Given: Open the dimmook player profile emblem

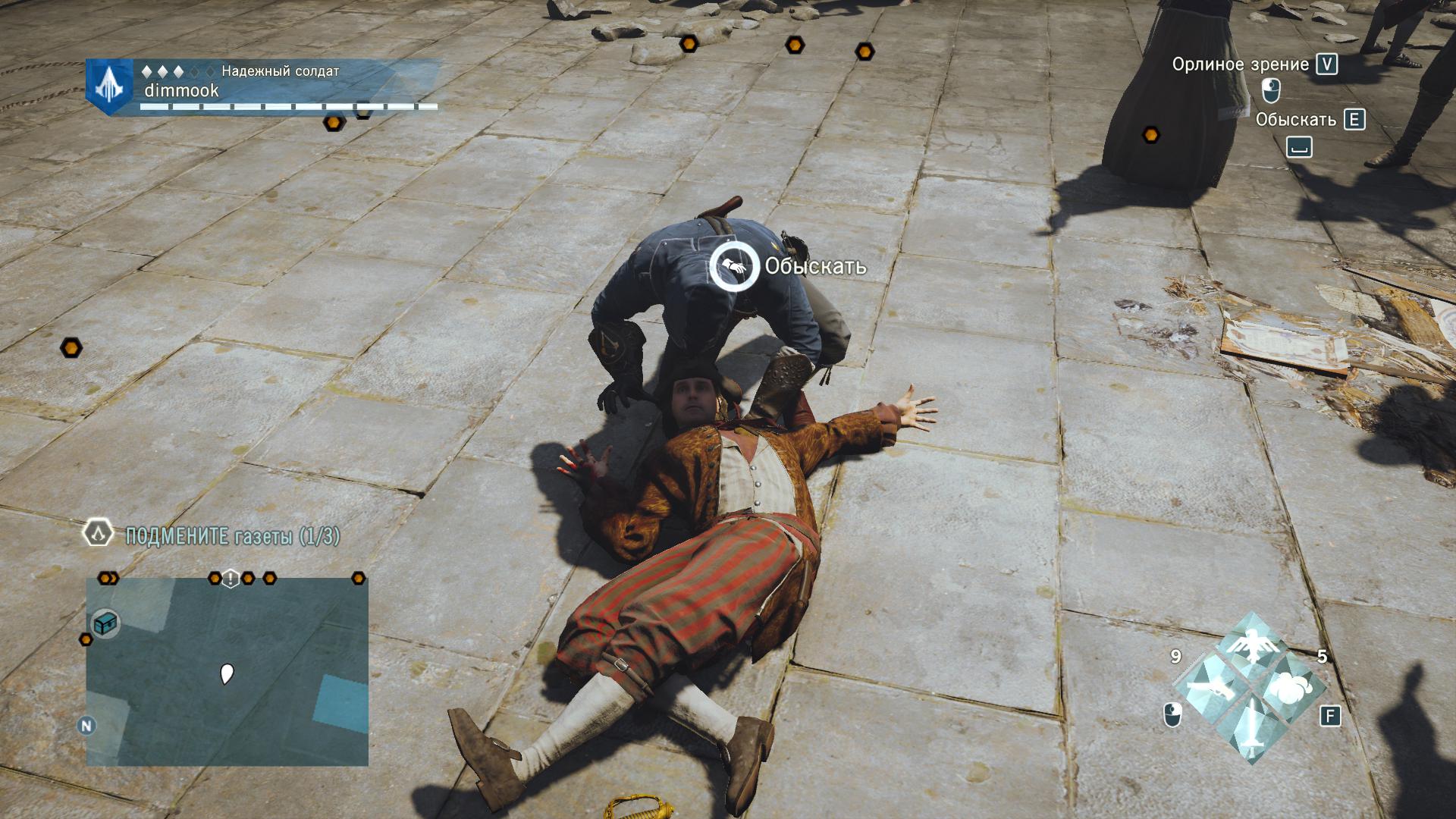Looking at the screenshot, I should pos(109,86).
